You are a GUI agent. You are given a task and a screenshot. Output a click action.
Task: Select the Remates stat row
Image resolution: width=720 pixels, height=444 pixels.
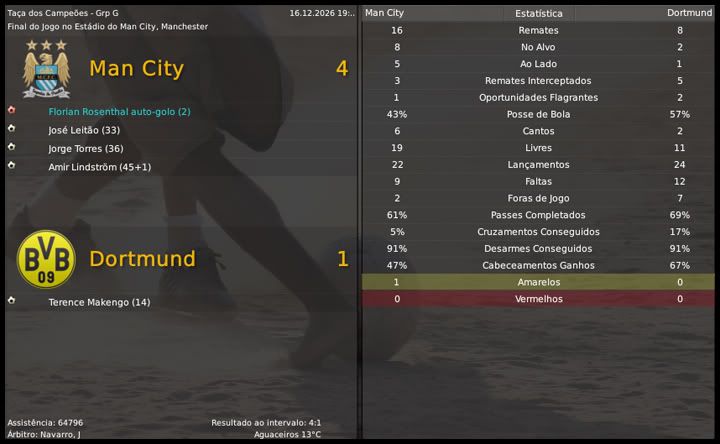point(538,31)
